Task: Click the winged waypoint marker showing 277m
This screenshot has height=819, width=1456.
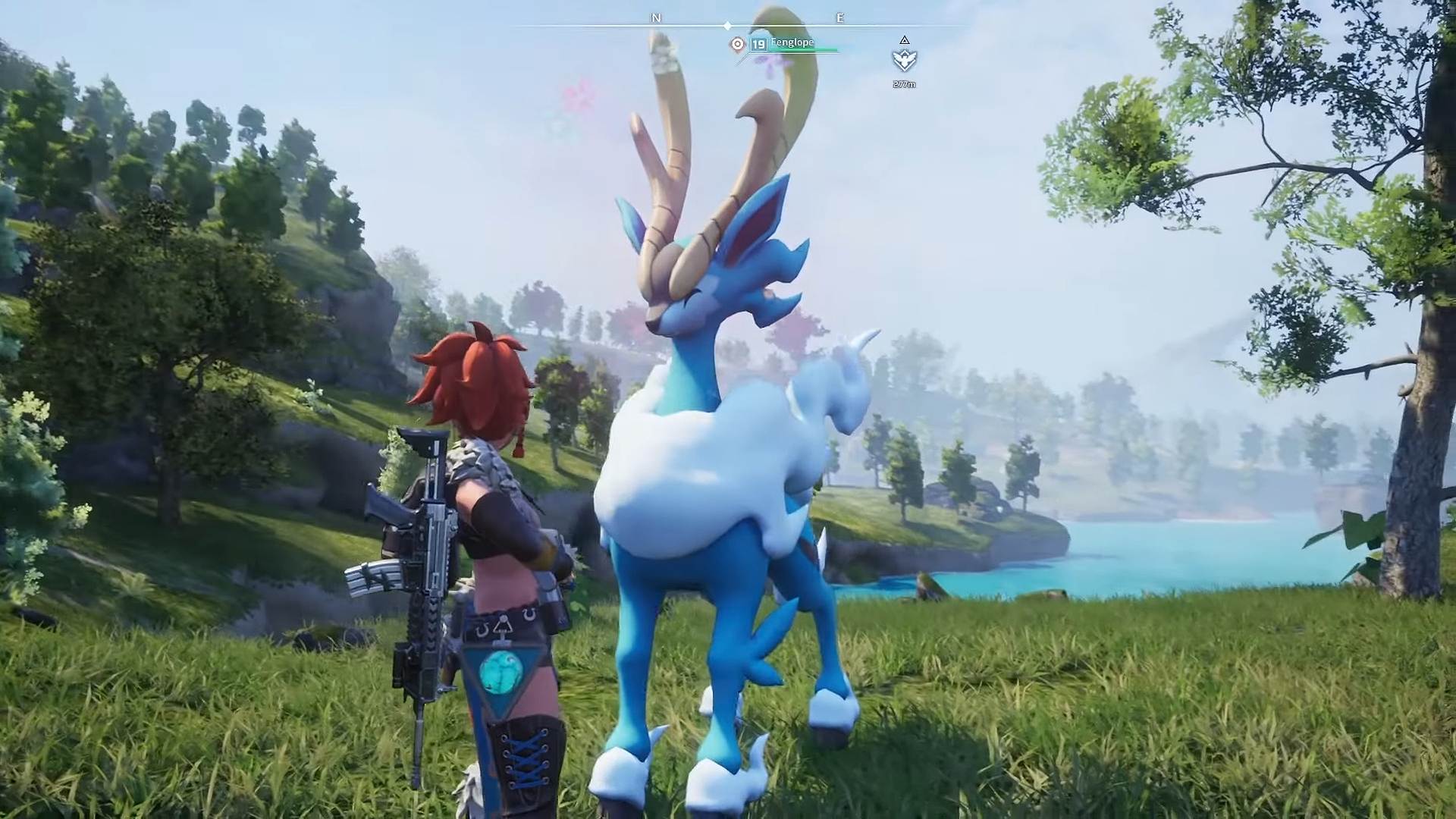Action: coord(904,60)
